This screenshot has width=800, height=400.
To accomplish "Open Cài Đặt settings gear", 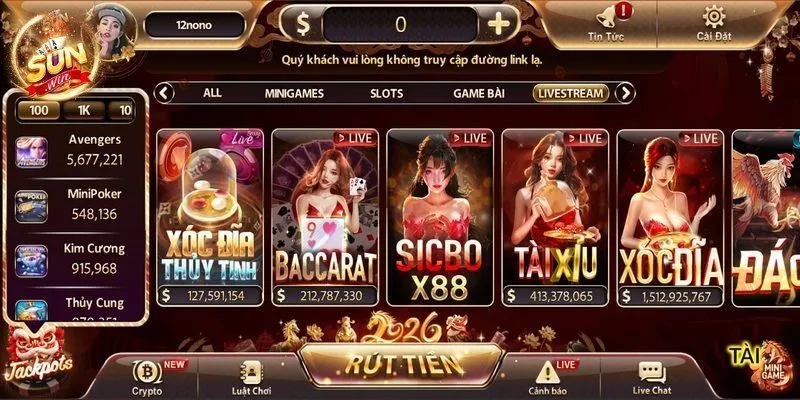I will pos(713,23).
